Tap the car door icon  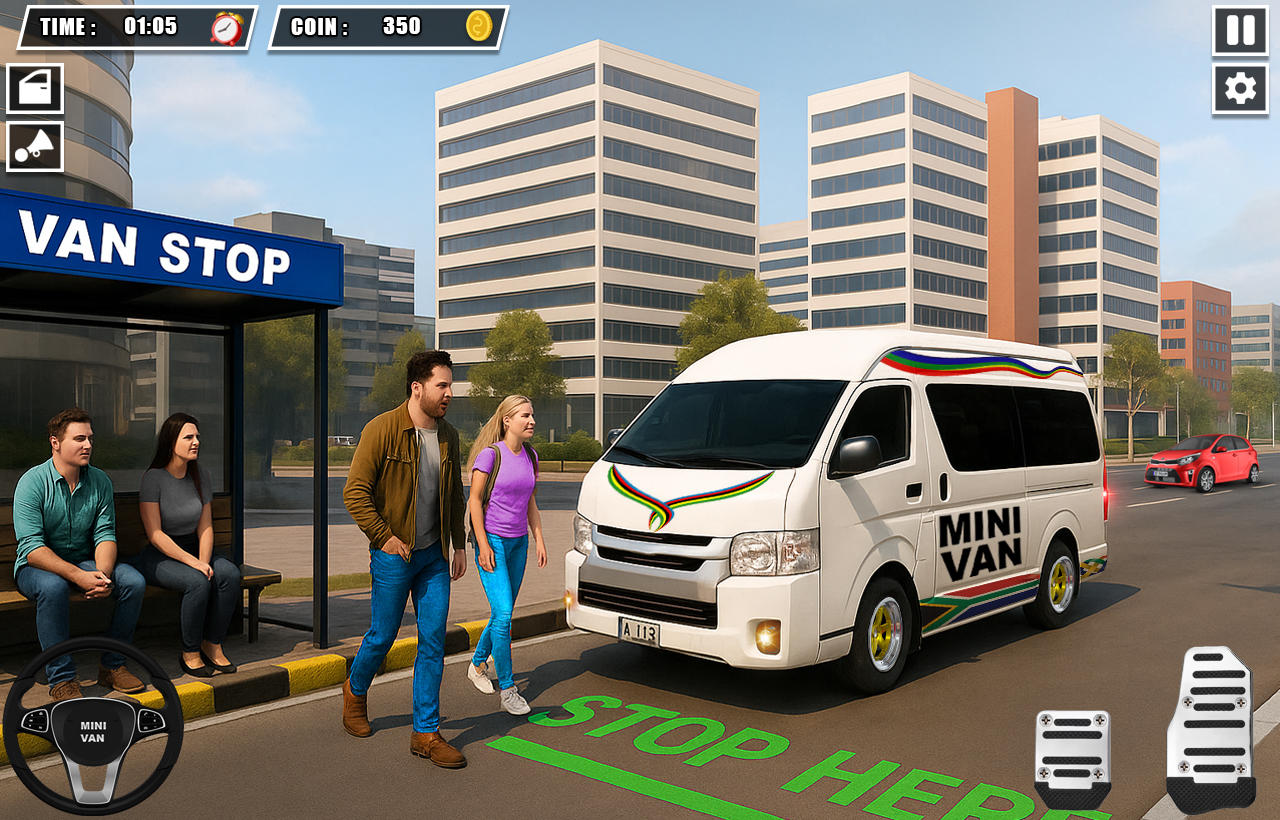[x=35, y=89]
